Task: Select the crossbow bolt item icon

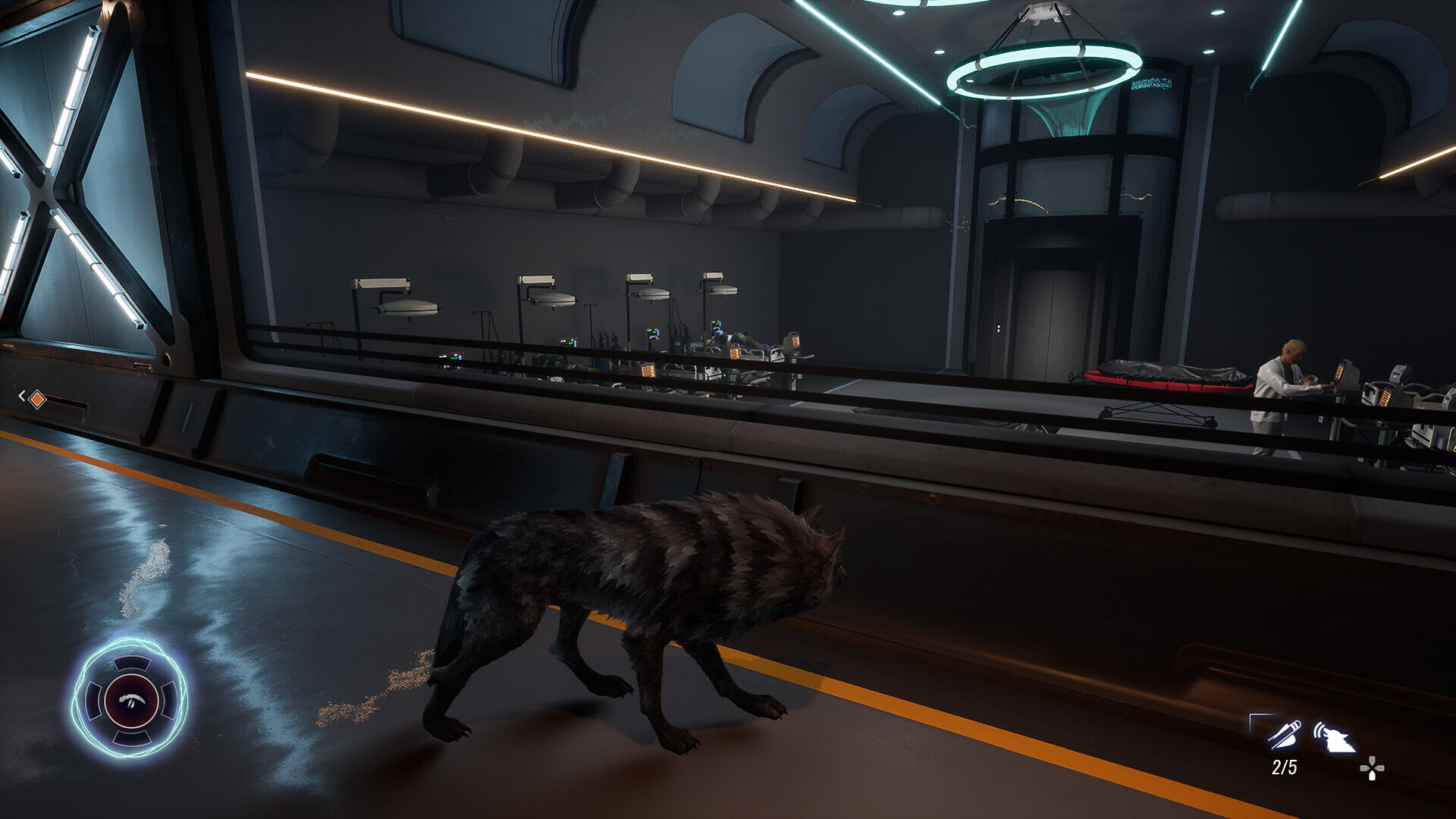Action: pos(1283,734)
